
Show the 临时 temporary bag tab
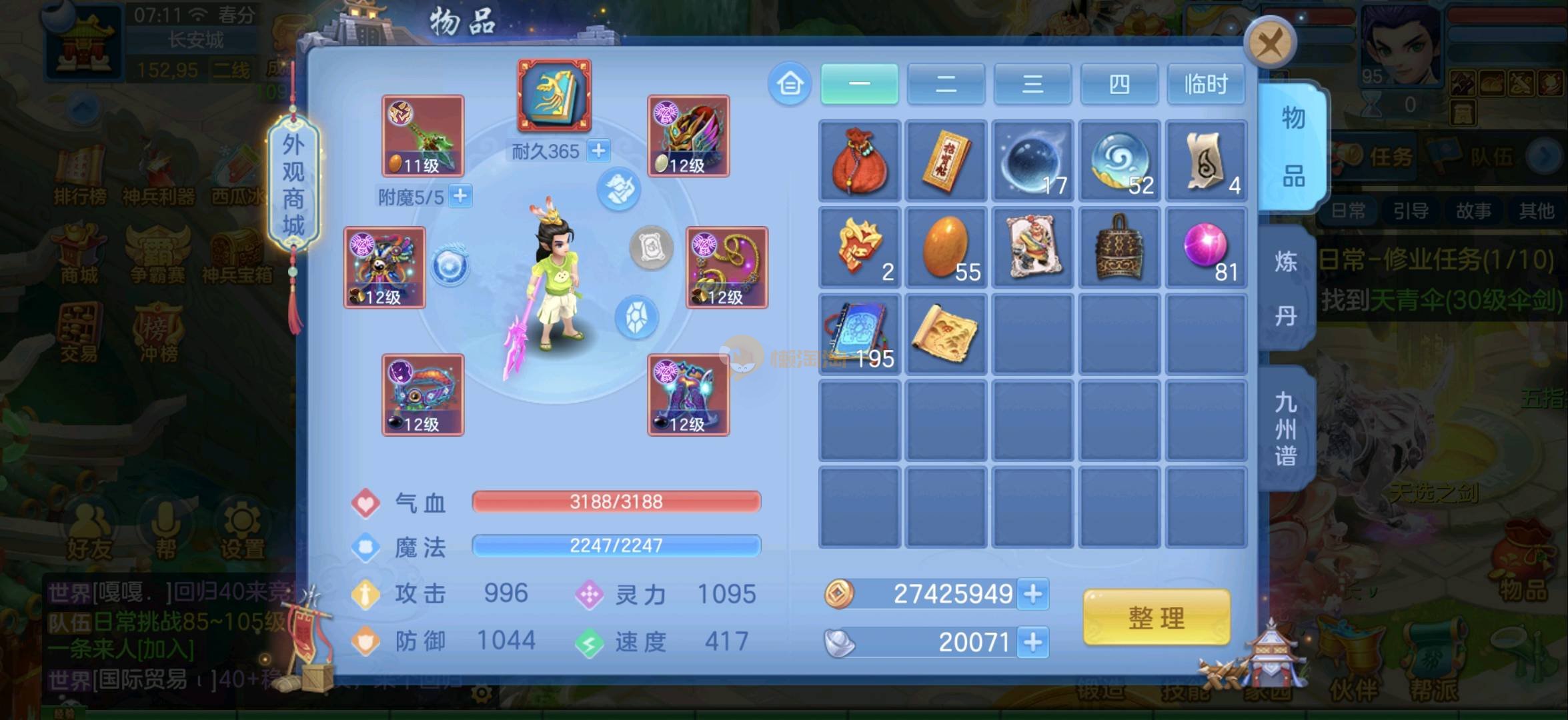(1206, 85)
